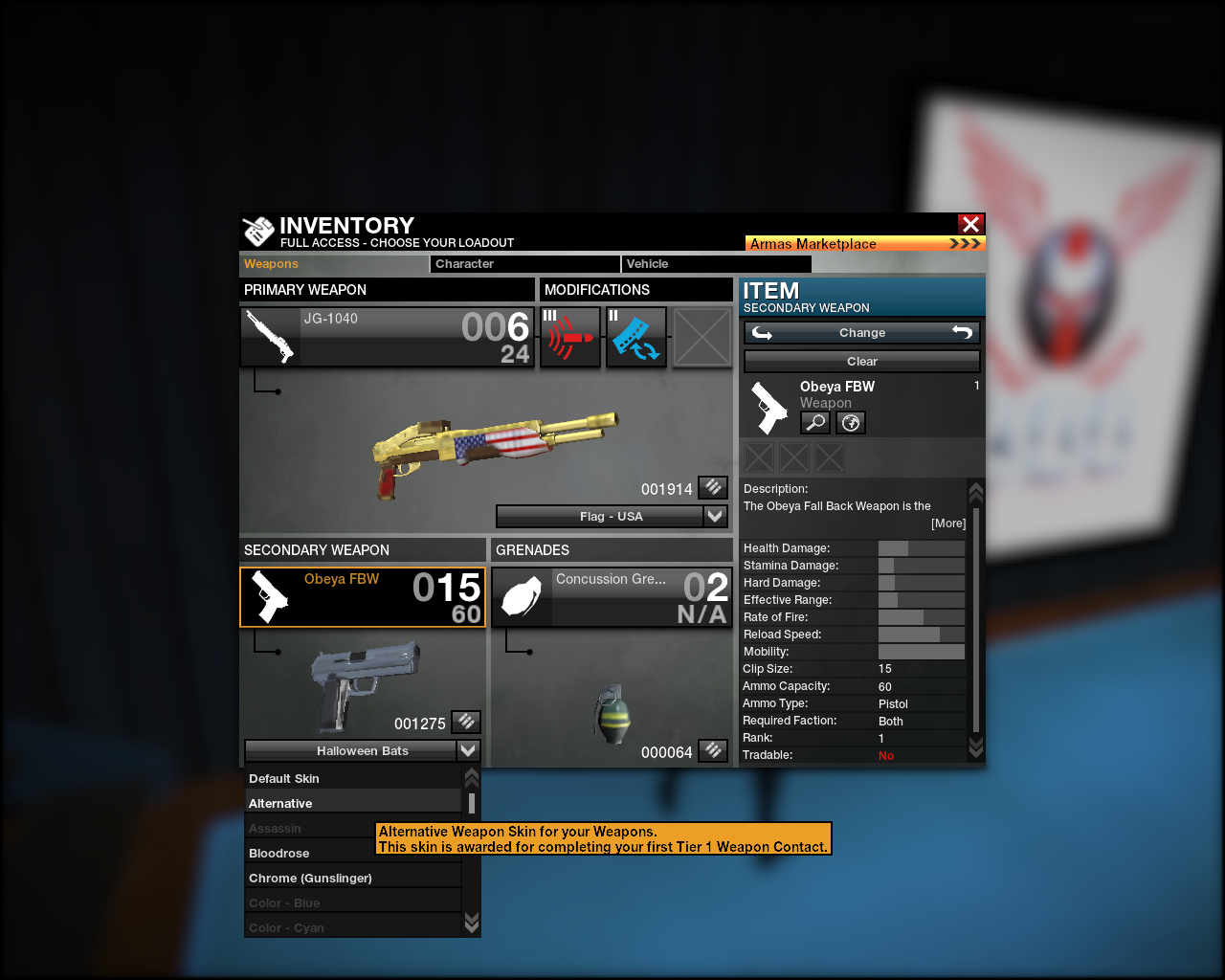Image resolution: width=1225 pixels, height=980 pixels.
Task: Close the Inventory window
Action: click(x=970, y=224)
